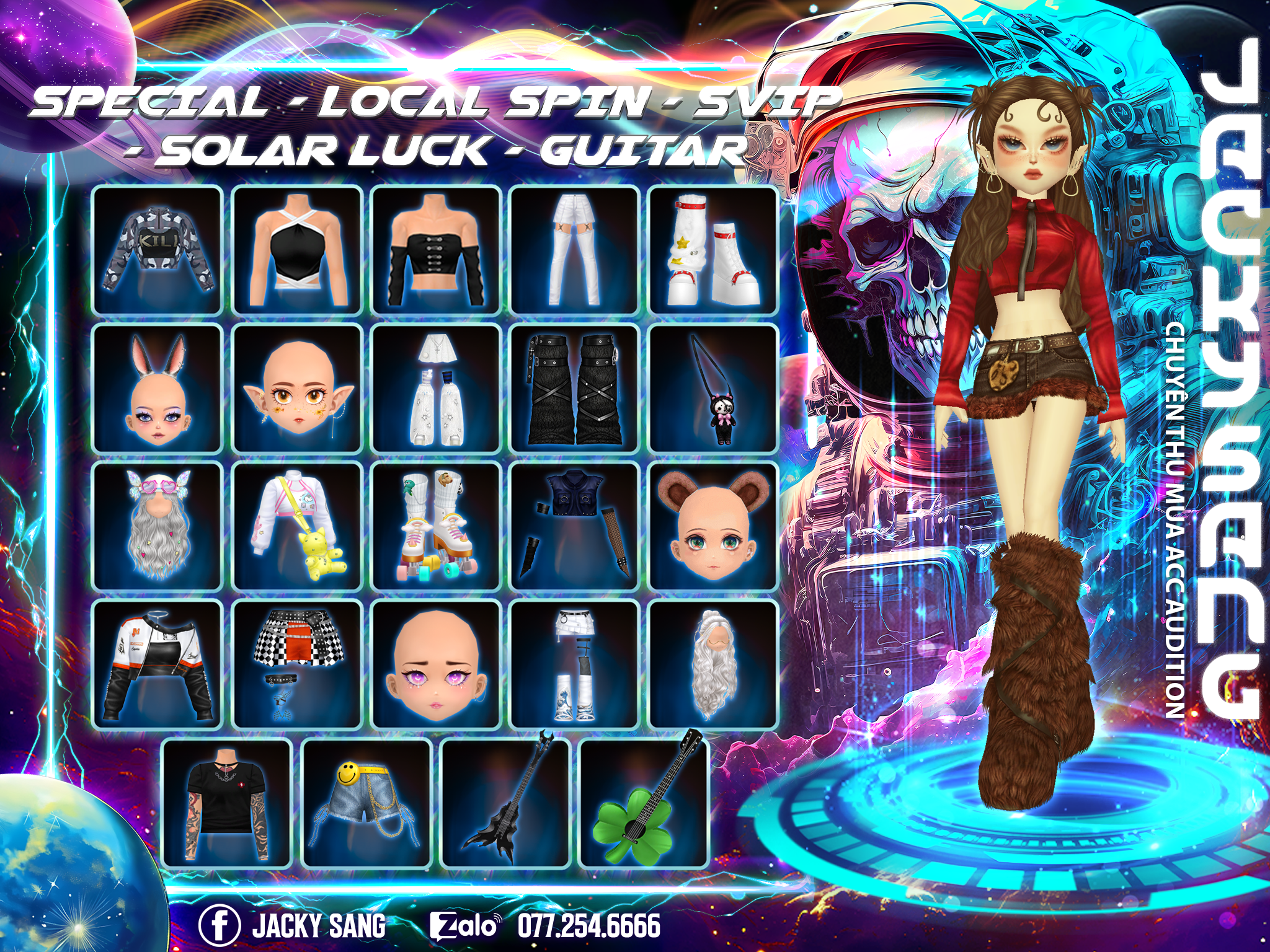Open the Jacky Sang Facebook icon
This screenshot has width=1270, height=952.
(219, 926)
